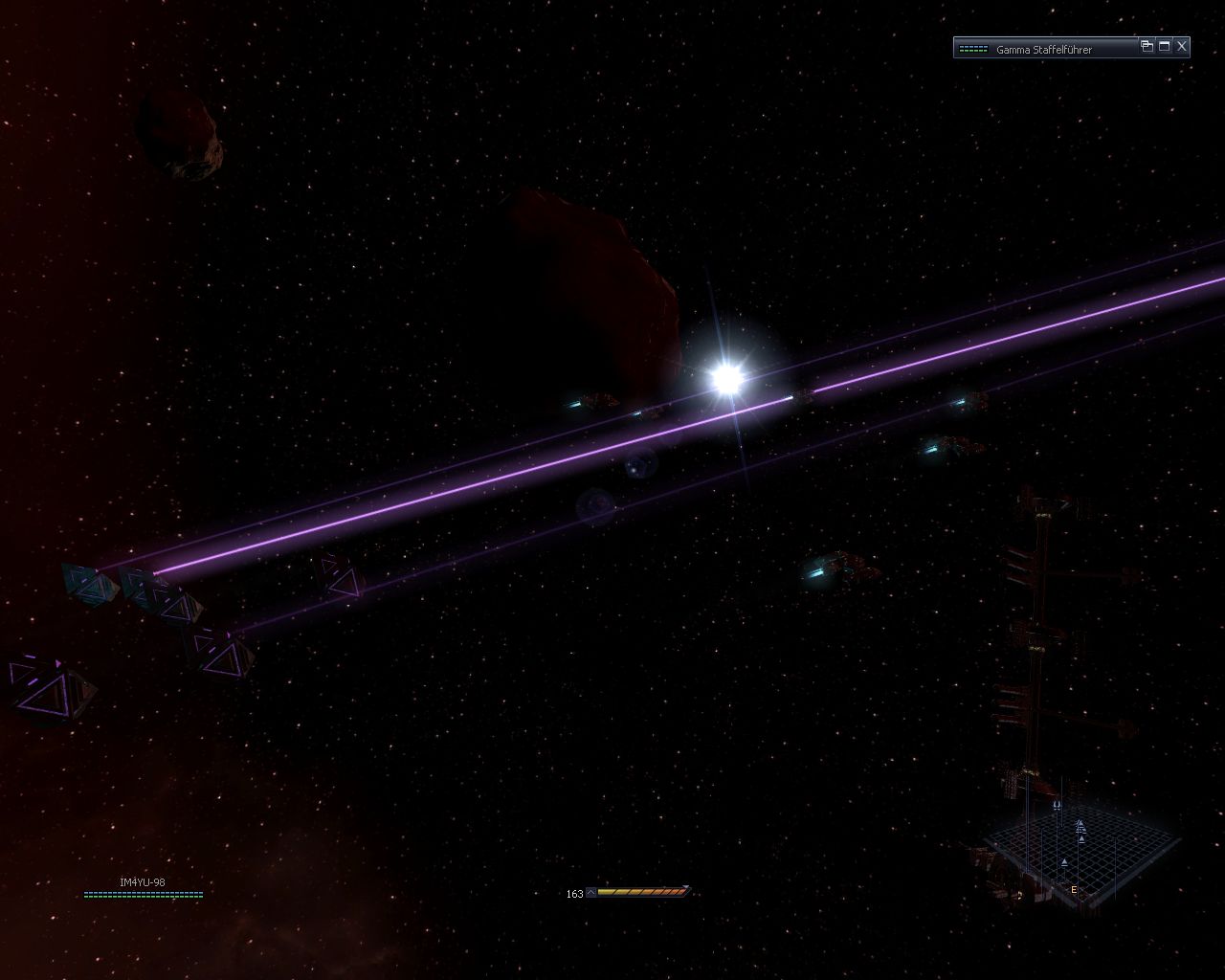Select target name IM4YU-98

(143, 882)
